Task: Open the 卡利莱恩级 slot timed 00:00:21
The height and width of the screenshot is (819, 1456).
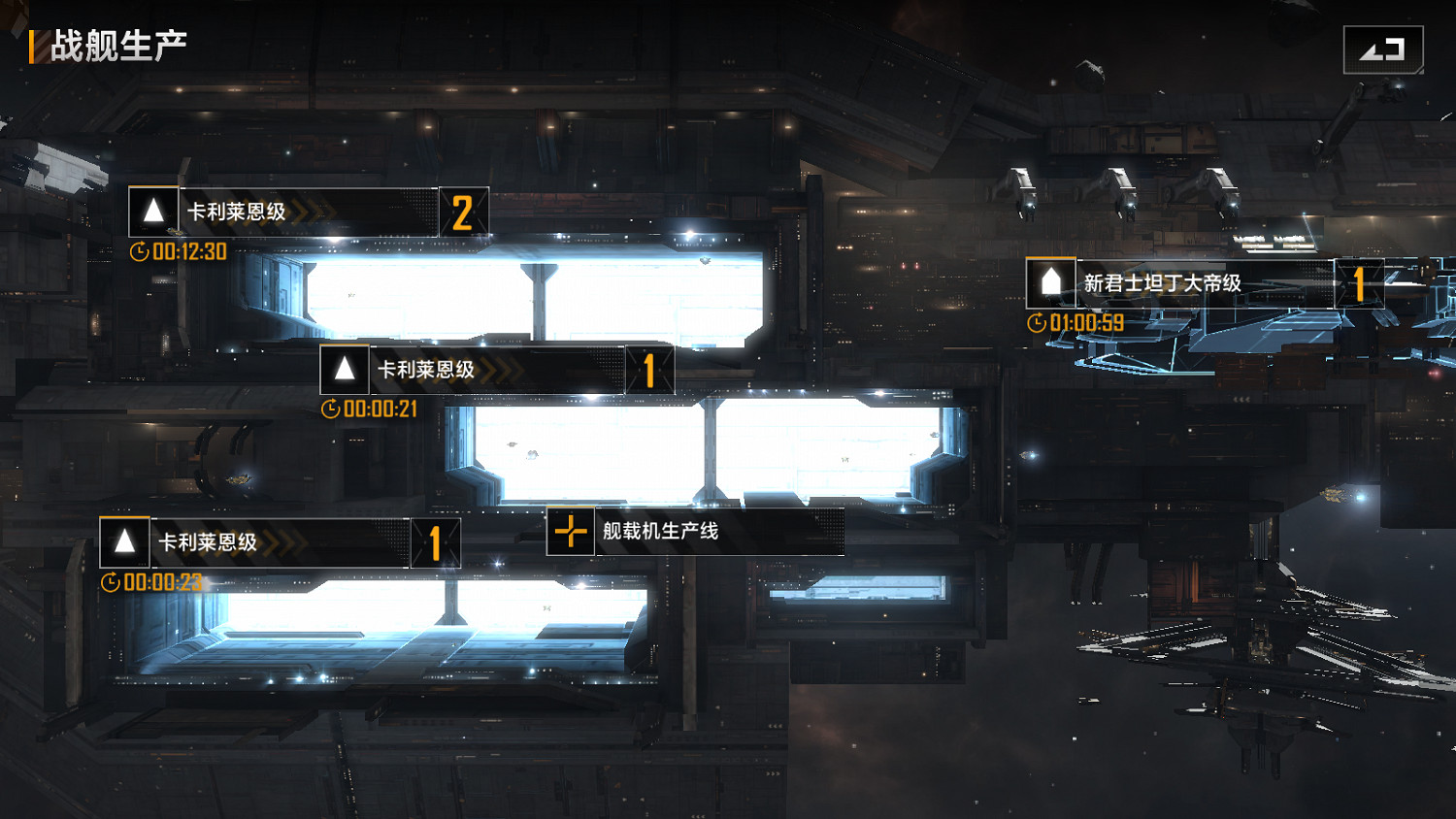Action: 495,371
